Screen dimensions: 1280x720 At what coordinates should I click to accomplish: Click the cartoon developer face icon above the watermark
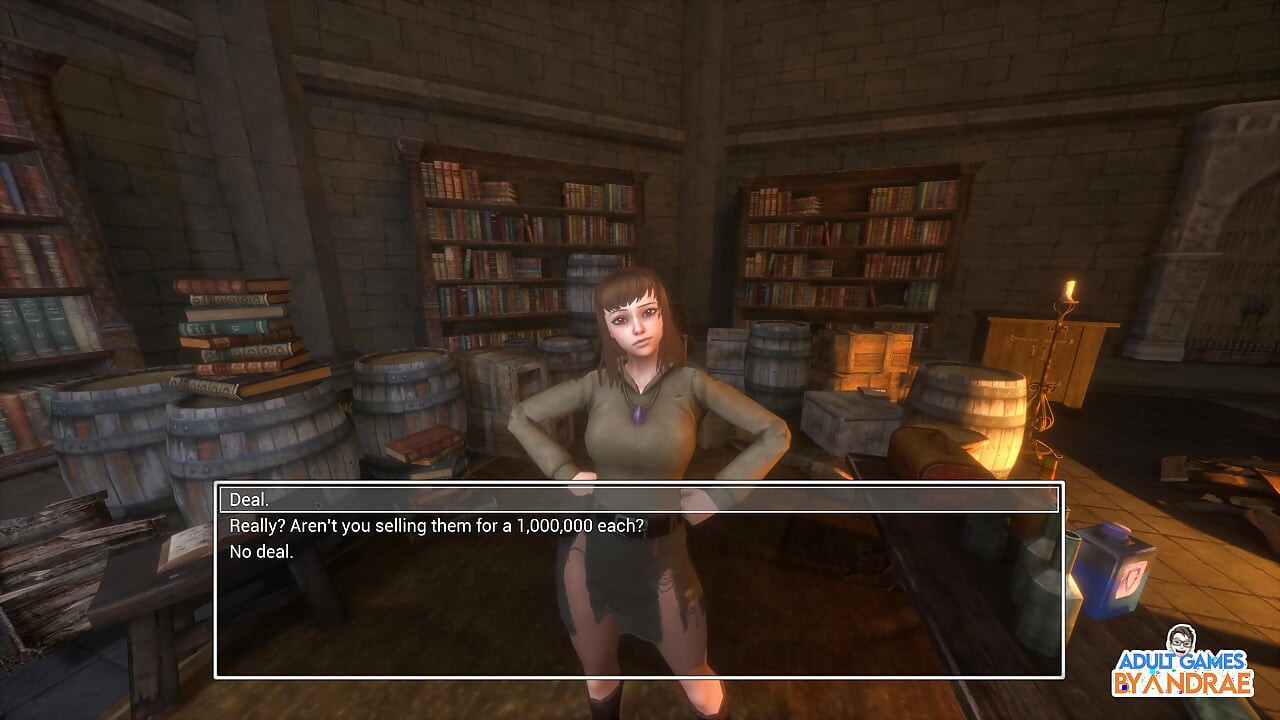1180,638
